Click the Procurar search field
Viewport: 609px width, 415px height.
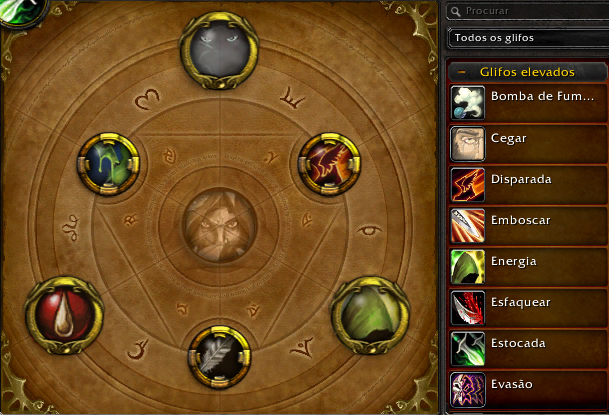pyautogui.click(x=530, y=11)
